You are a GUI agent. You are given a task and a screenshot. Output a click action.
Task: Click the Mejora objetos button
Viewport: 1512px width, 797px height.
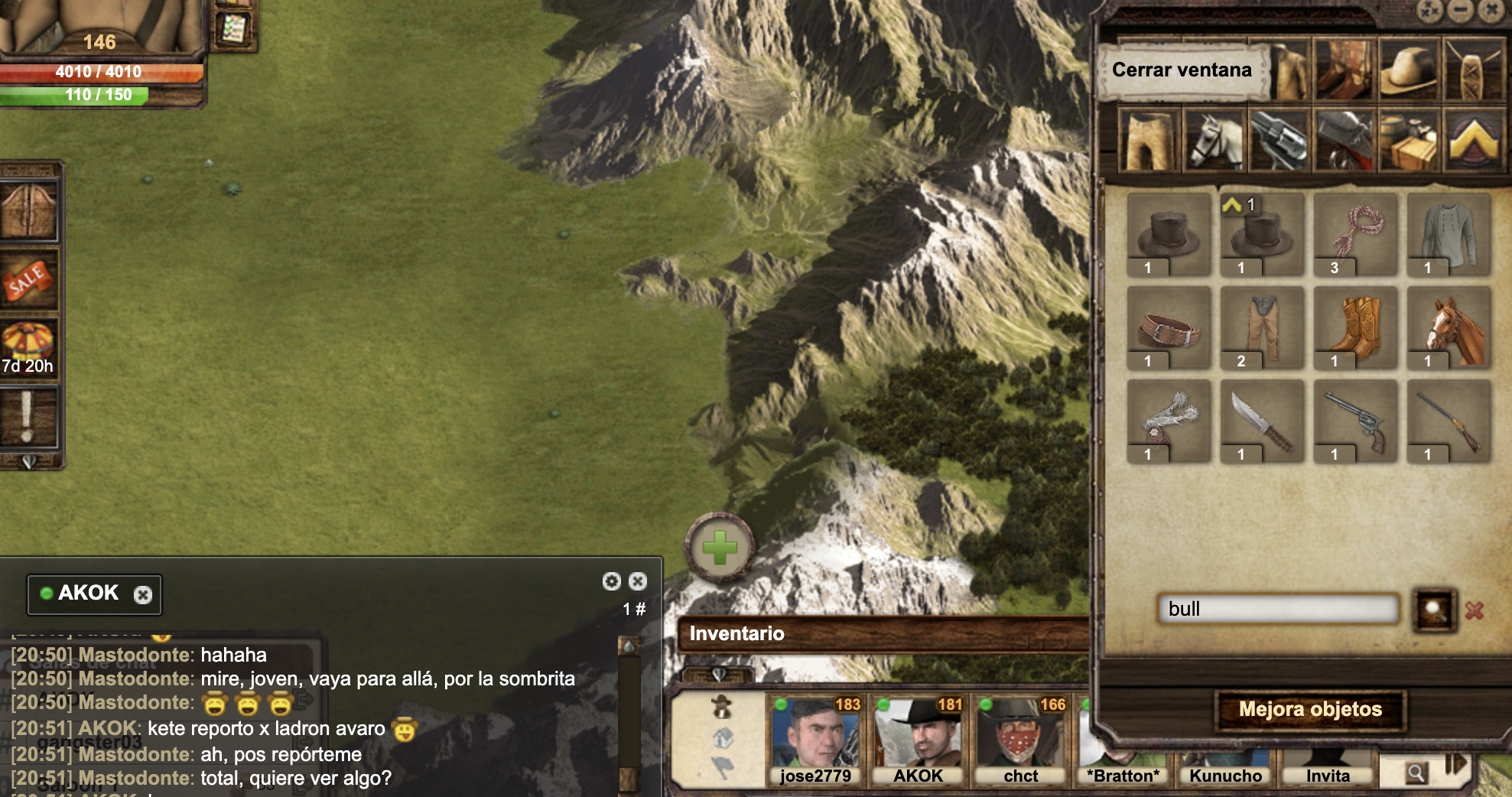1310,710
